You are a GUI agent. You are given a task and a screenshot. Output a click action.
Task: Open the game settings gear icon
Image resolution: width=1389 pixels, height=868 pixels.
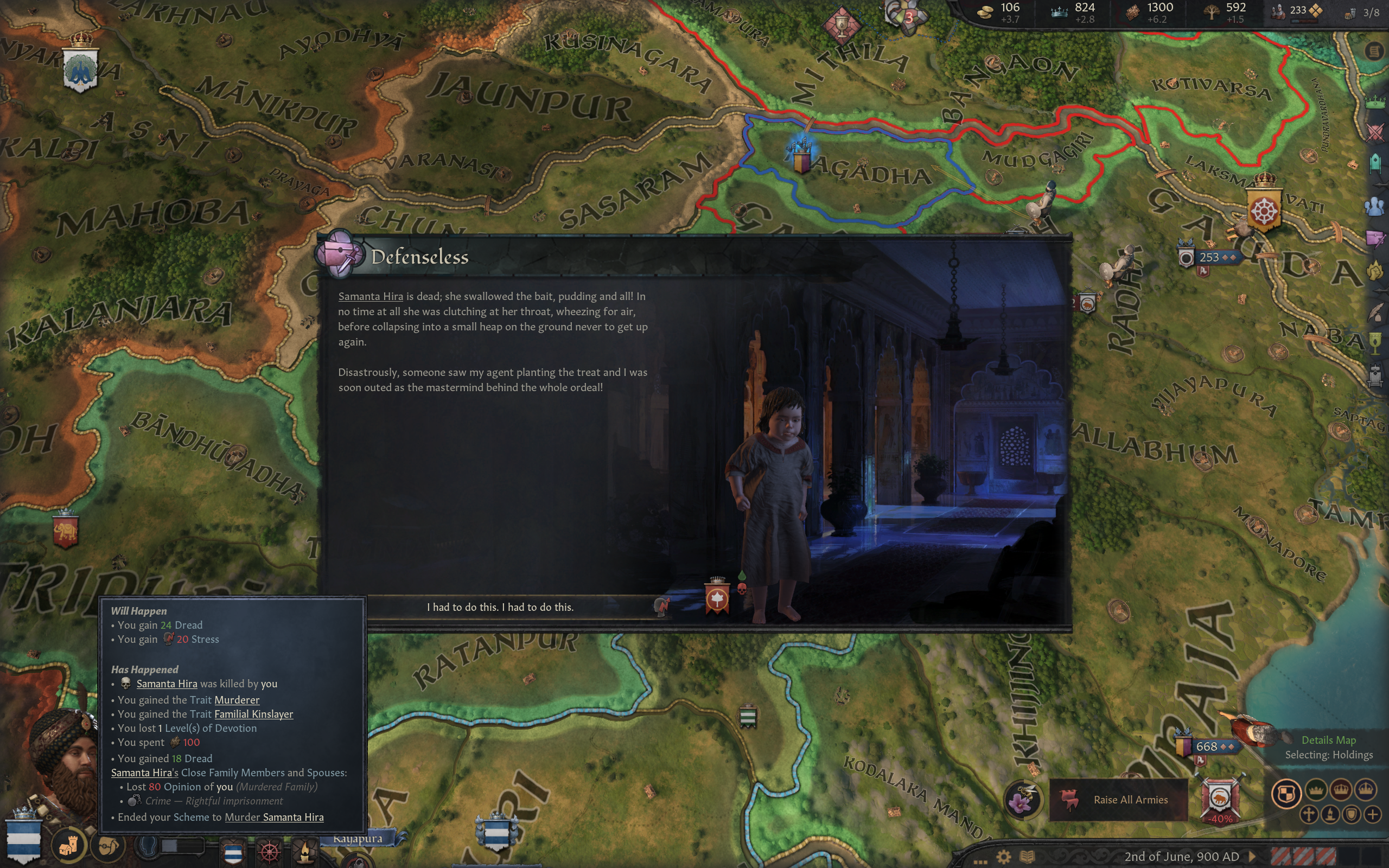[x=1003, y=857]
